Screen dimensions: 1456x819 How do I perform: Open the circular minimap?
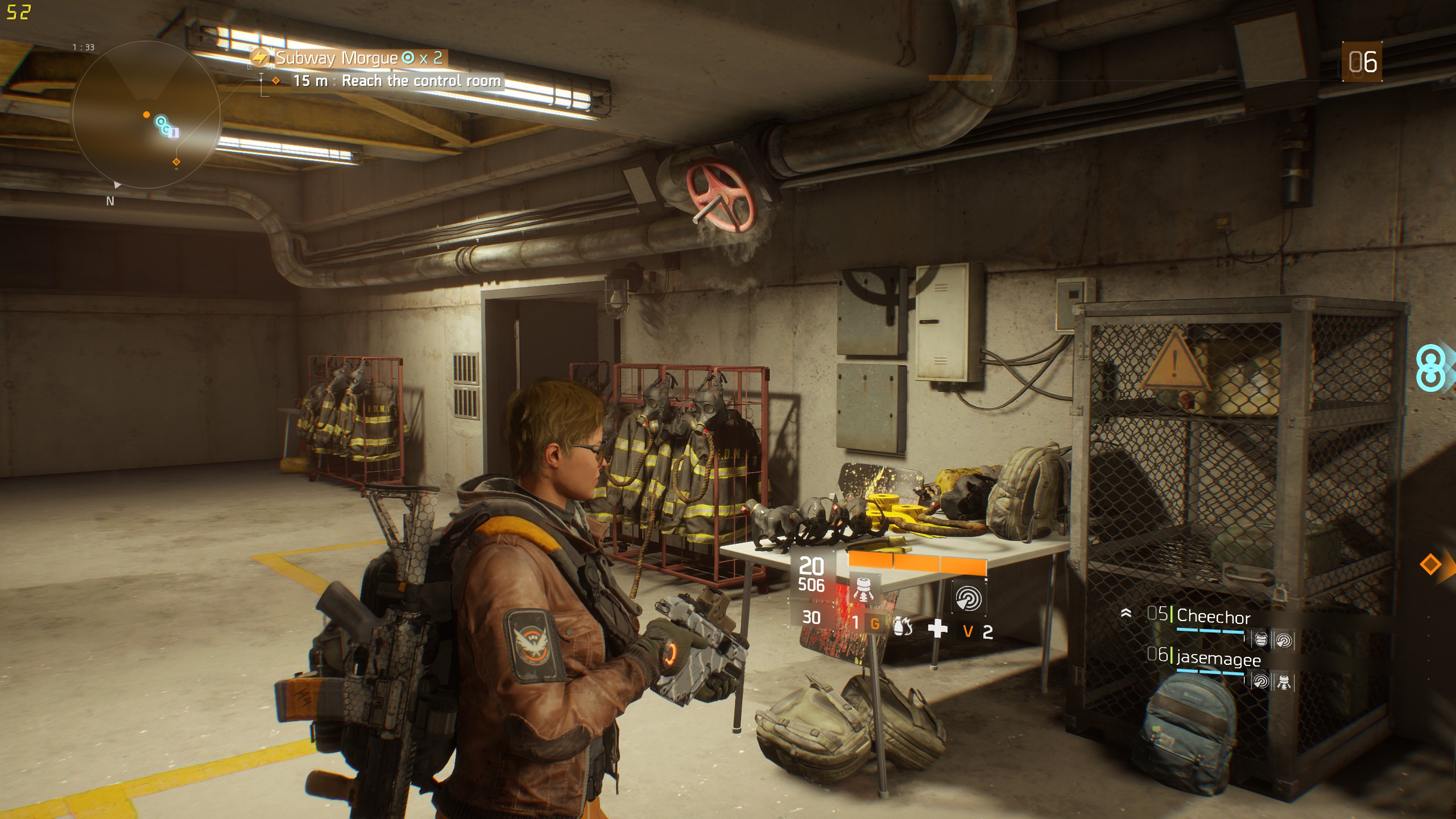[146, 114]
